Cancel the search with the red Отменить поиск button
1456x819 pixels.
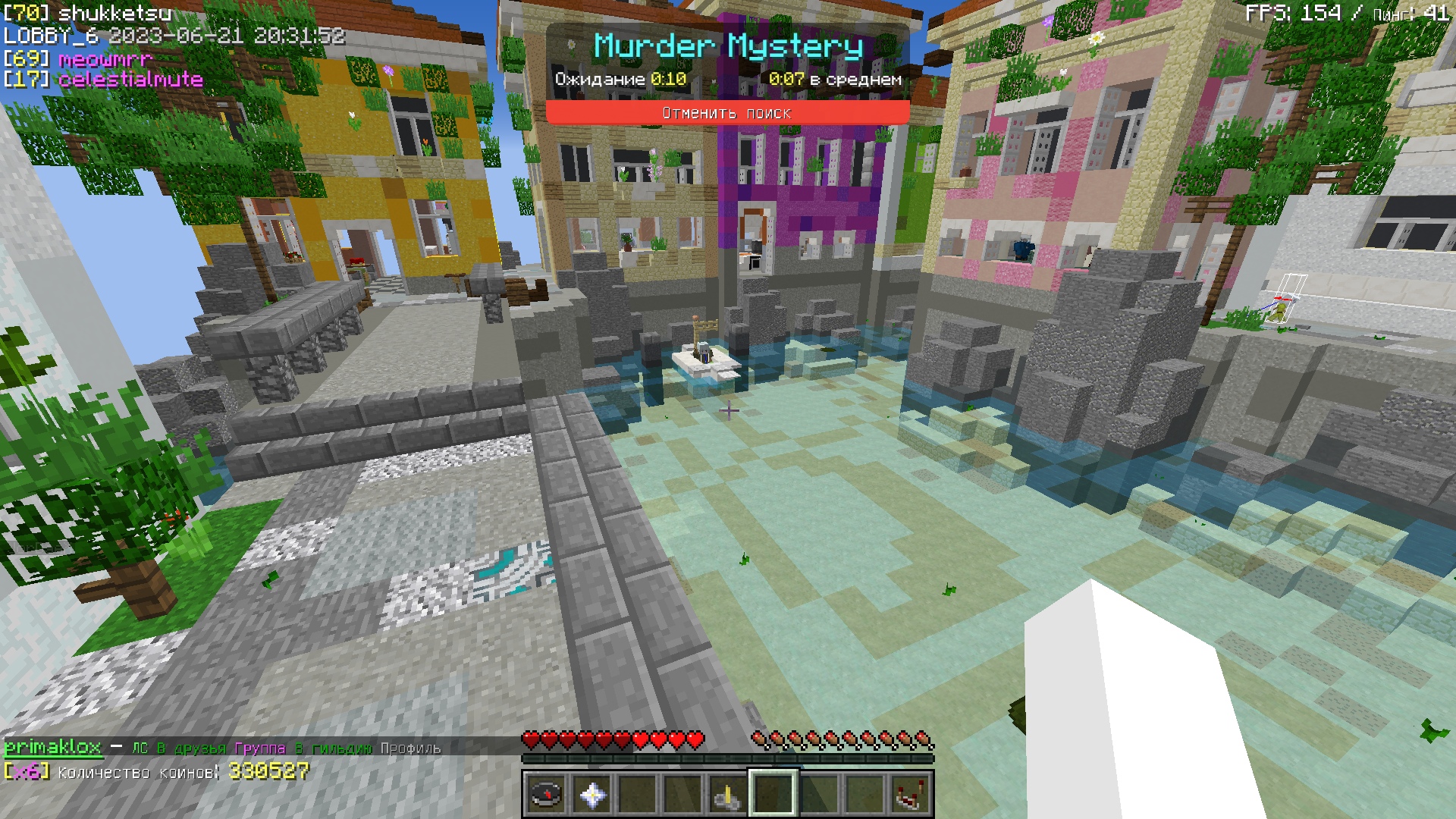pyautogui.click(x=727, y=113)
